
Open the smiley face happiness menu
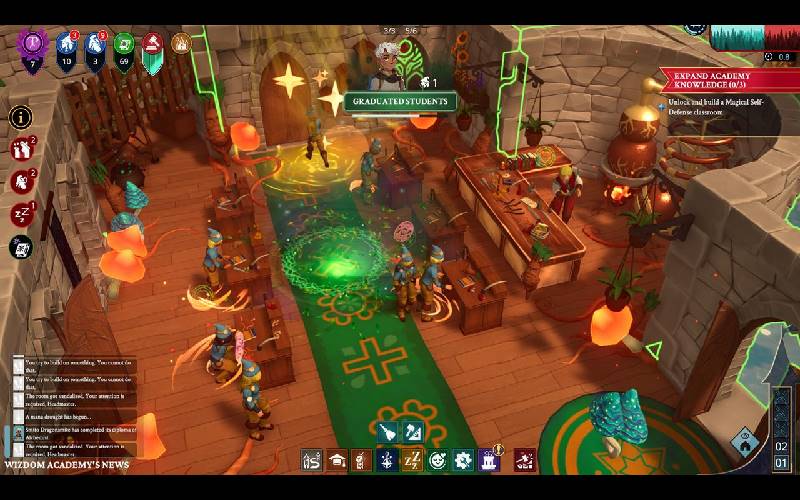tap(437, 461)
